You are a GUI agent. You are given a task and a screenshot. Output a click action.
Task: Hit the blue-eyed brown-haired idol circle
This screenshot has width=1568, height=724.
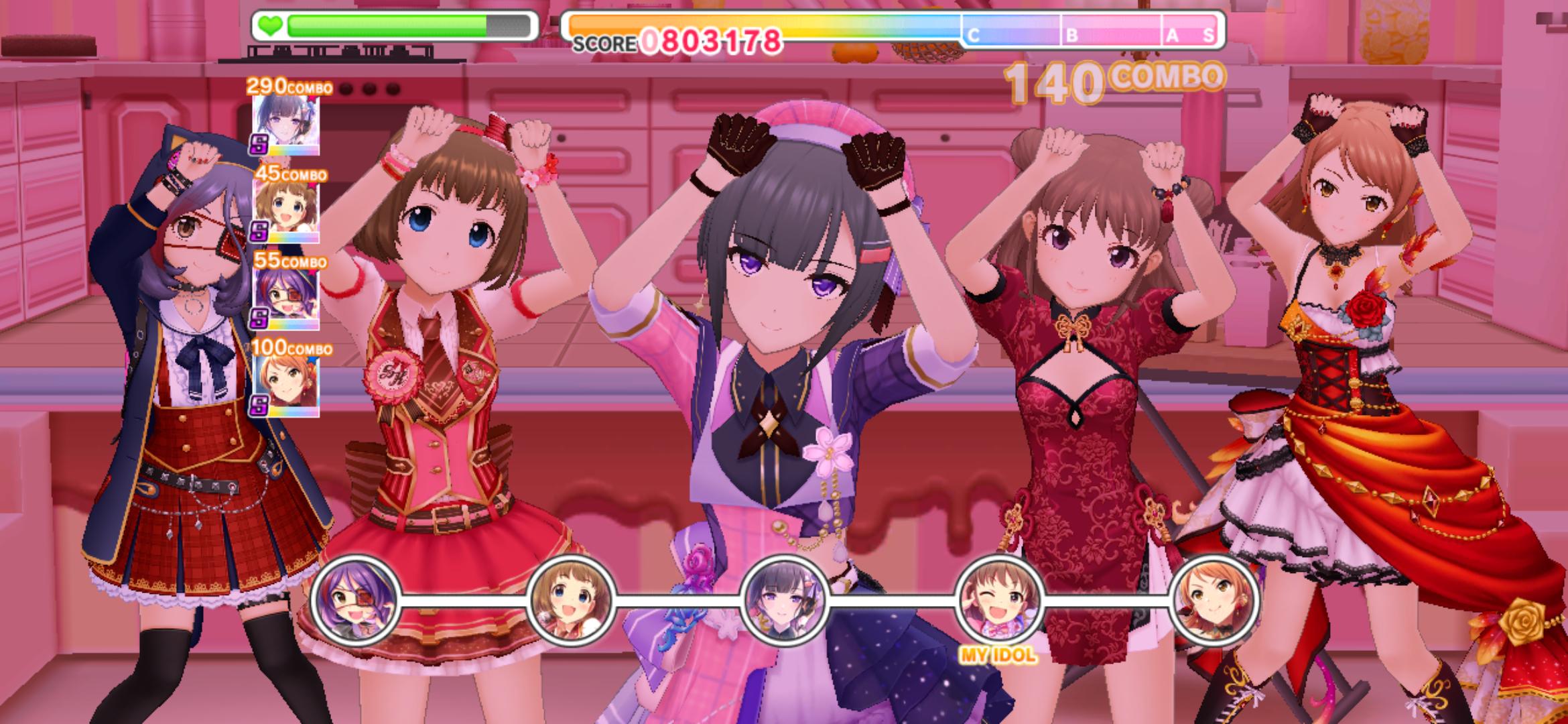tap(570, 599)
